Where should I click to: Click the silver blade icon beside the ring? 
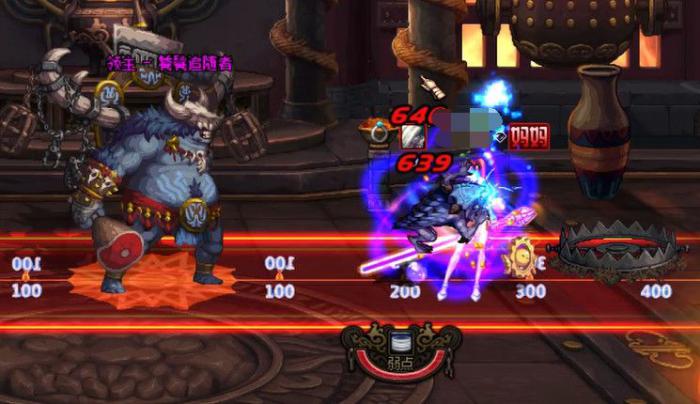coord(412,136)
